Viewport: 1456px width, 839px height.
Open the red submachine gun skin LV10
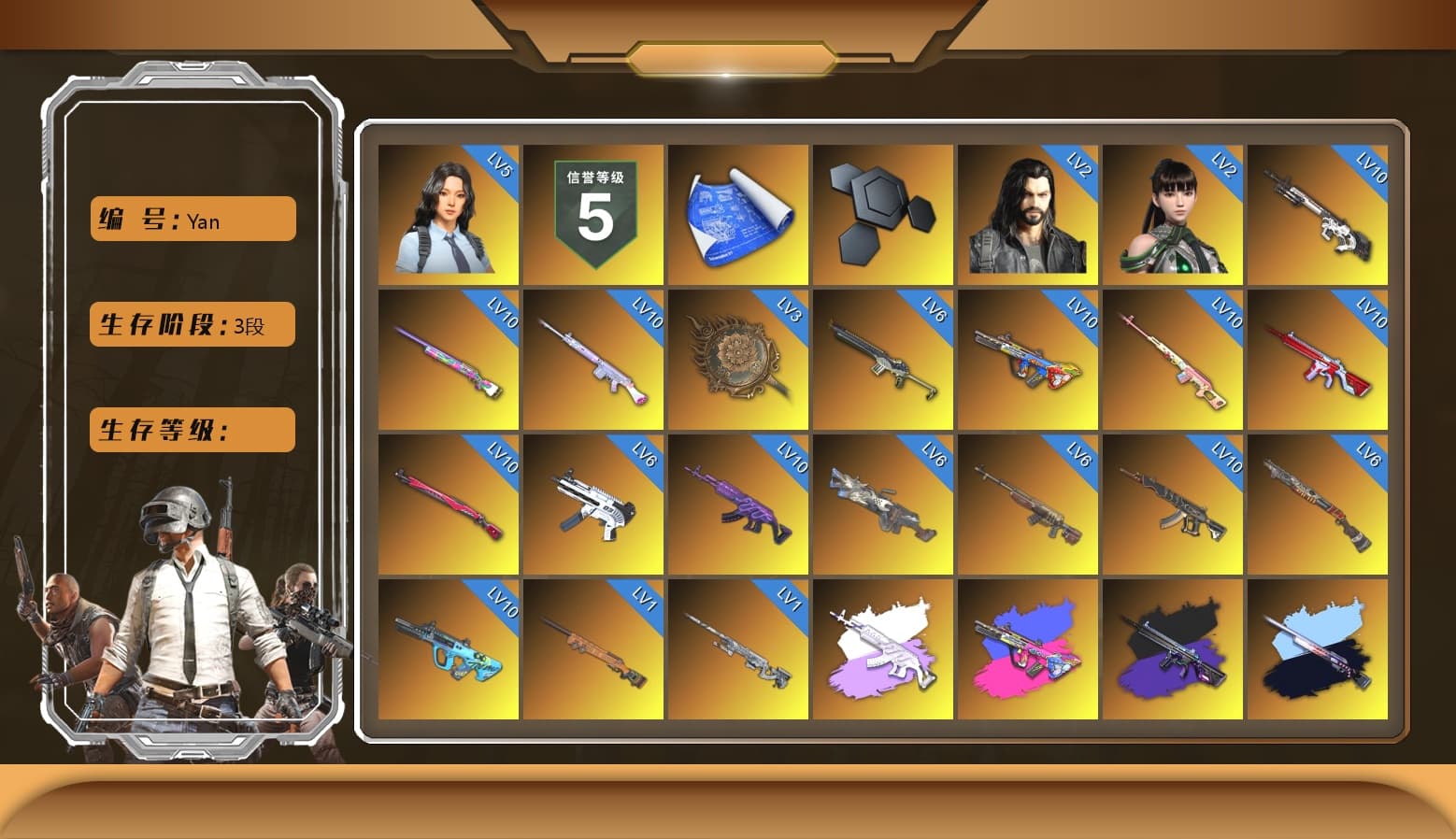(x=1320, y=360)
